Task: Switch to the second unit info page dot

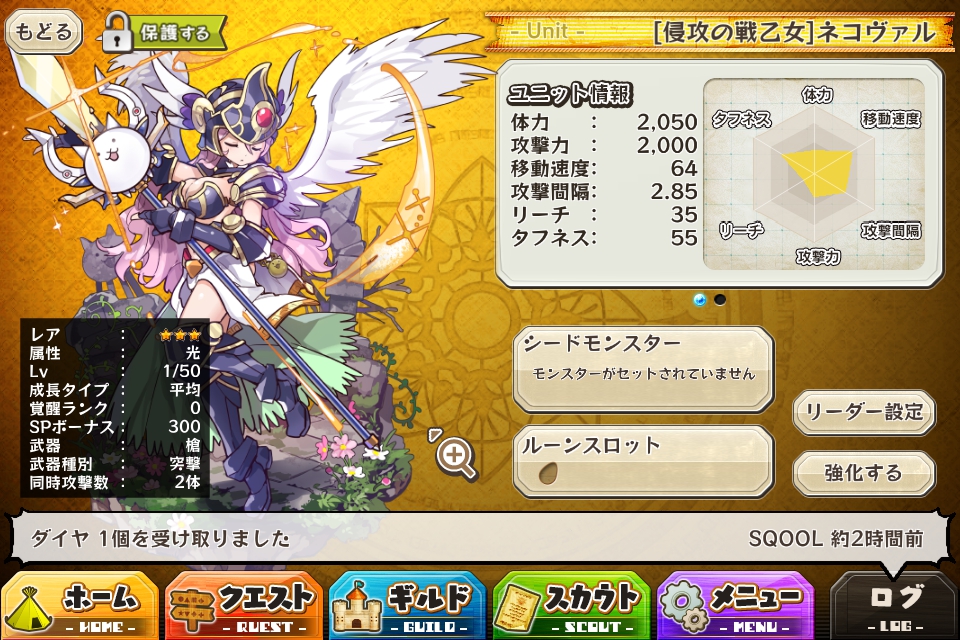Action: [x=720, y=299]
